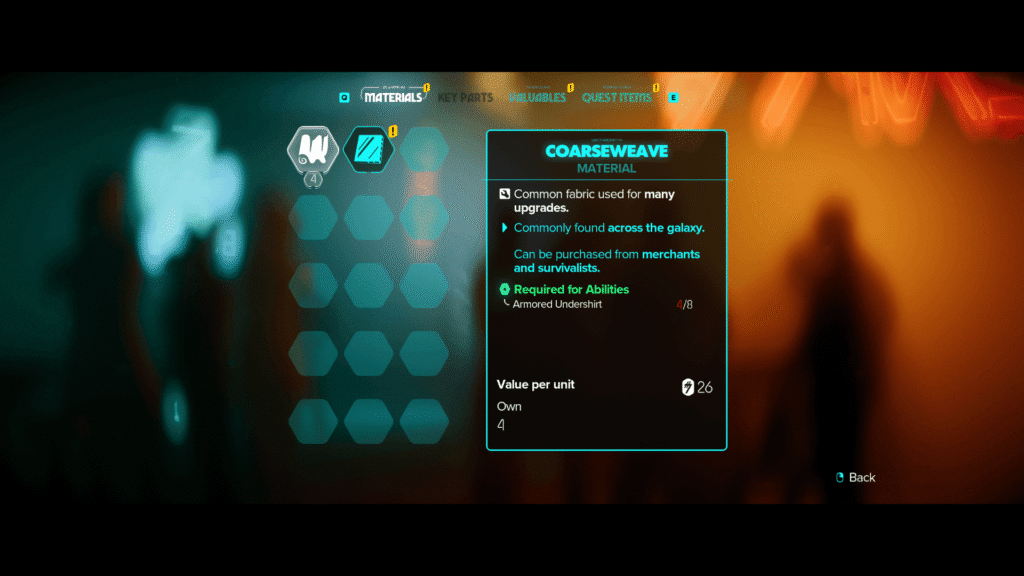Viewport: 1024px width, 576px height.
Task: Go back using the Back button
Action: click(x=856, y=477)
